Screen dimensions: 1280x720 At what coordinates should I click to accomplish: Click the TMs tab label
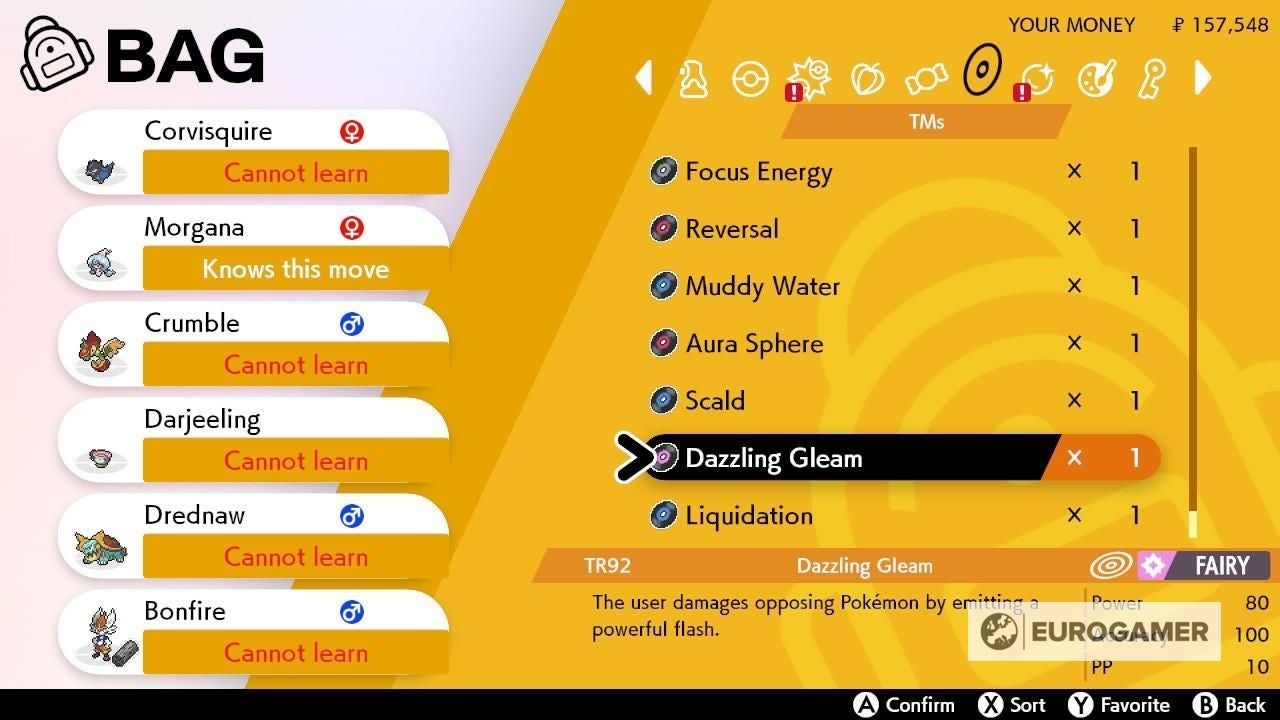pos(925,121)
